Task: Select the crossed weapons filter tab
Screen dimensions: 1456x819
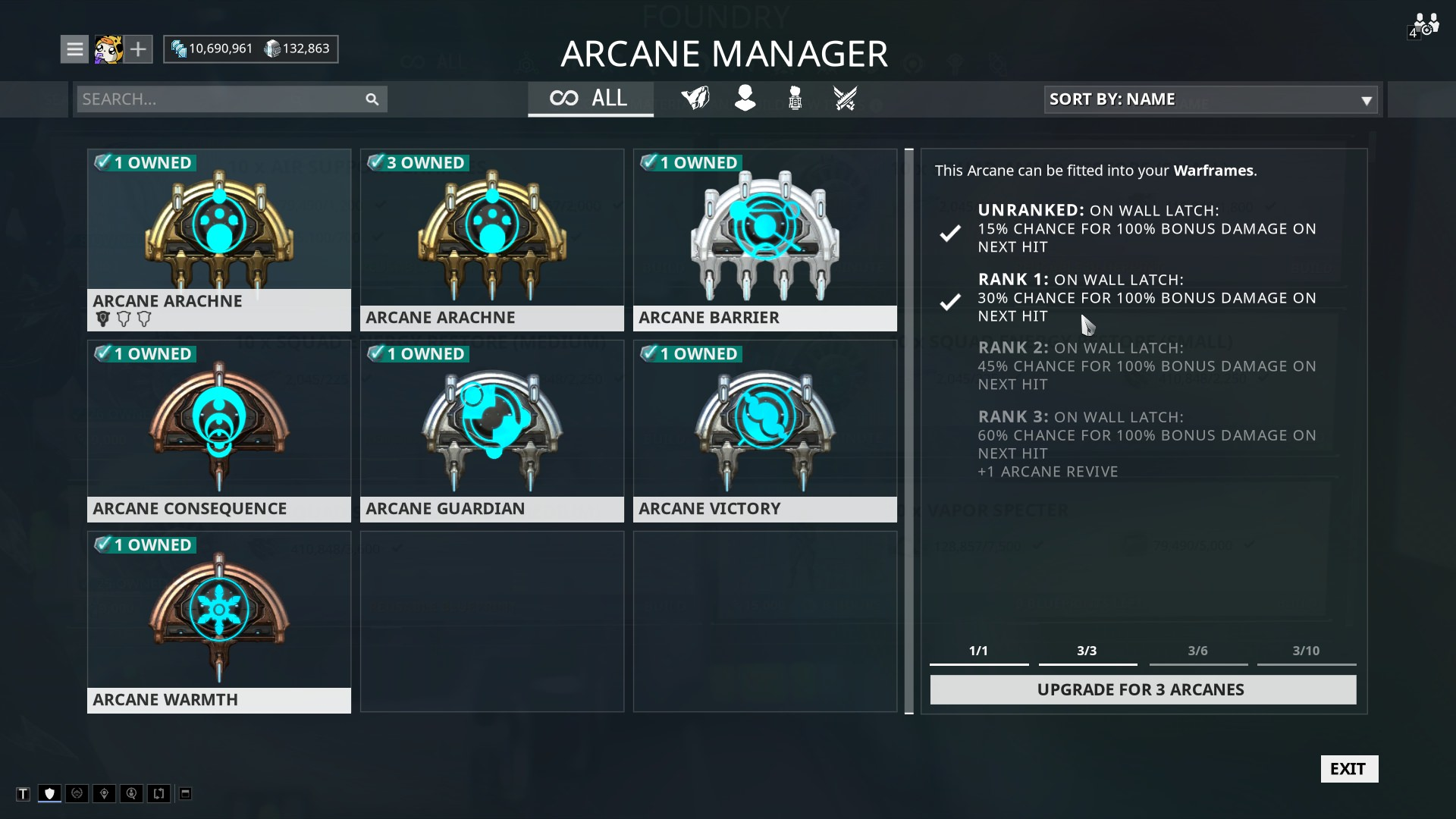Action: pos(845,99)
